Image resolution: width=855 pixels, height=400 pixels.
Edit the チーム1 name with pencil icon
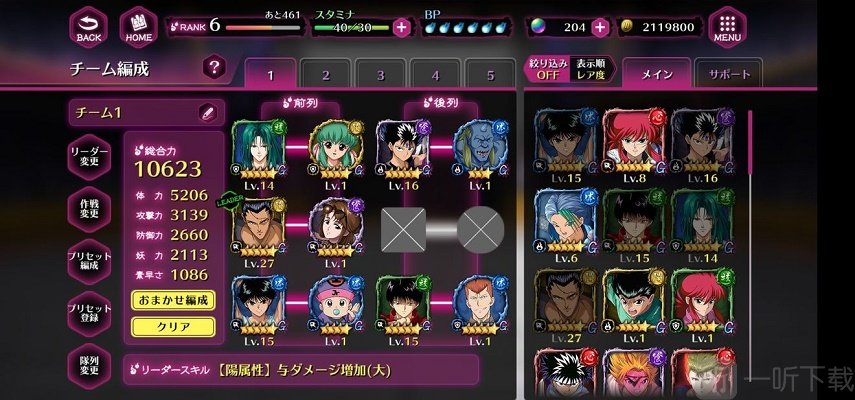[208, 113]
